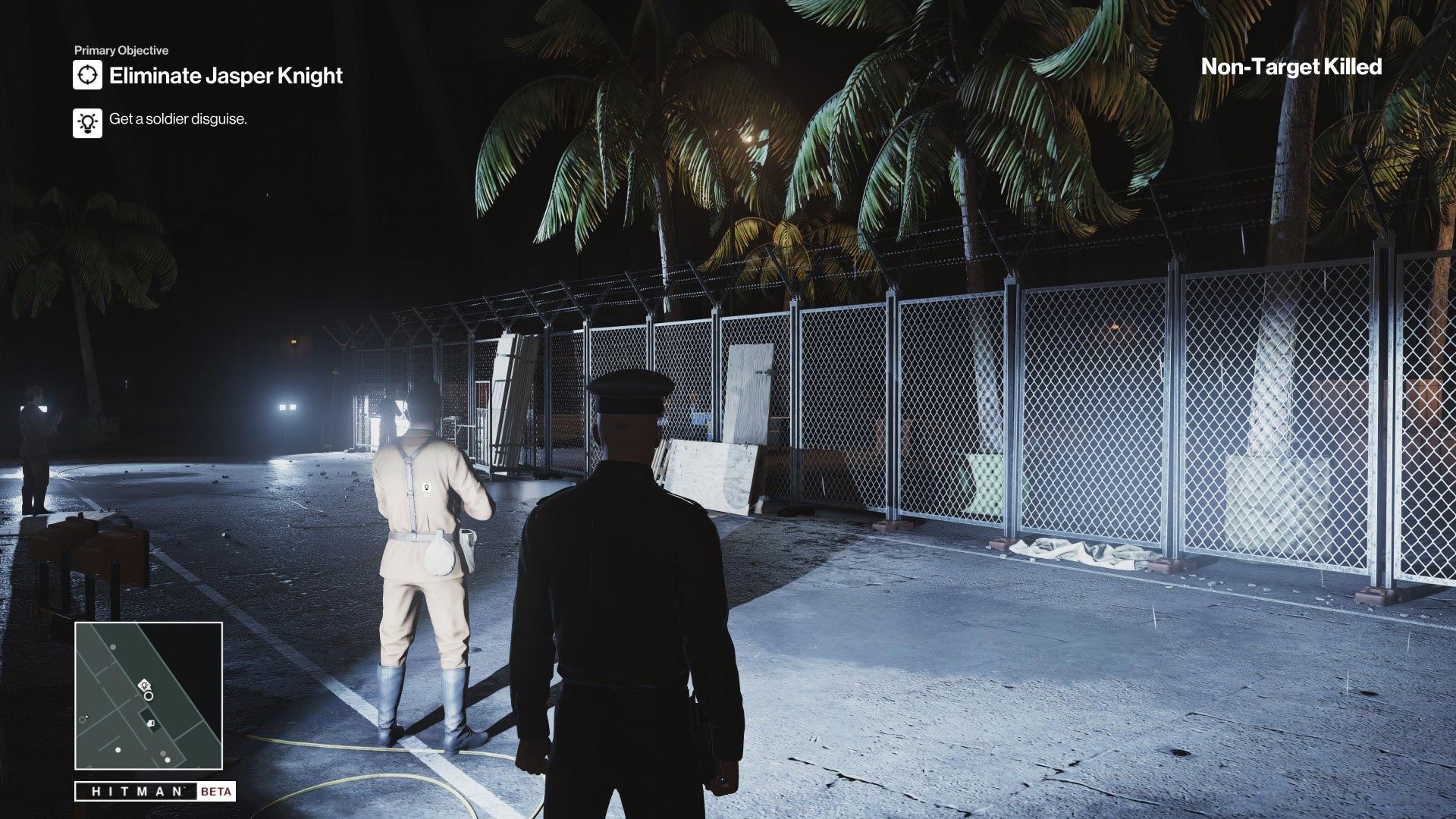Click the white player position circle on the minimap
1456x819 pixels.
(x=149, y=697)
